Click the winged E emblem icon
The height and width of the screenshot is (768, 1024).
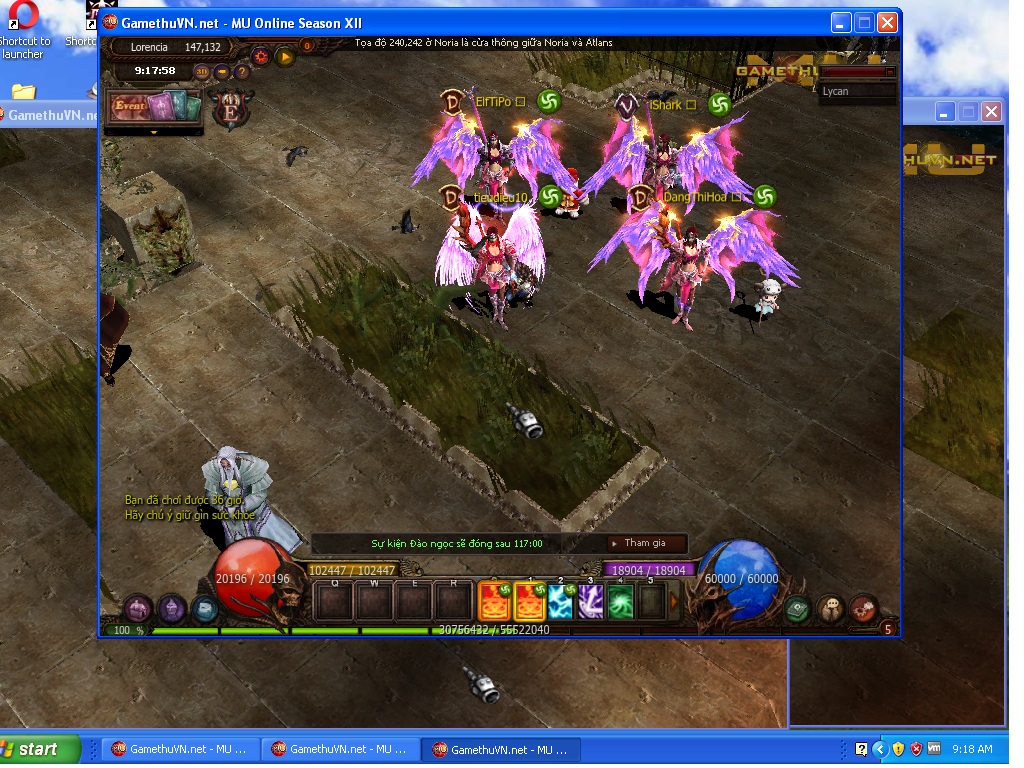(x=232, y=110)
